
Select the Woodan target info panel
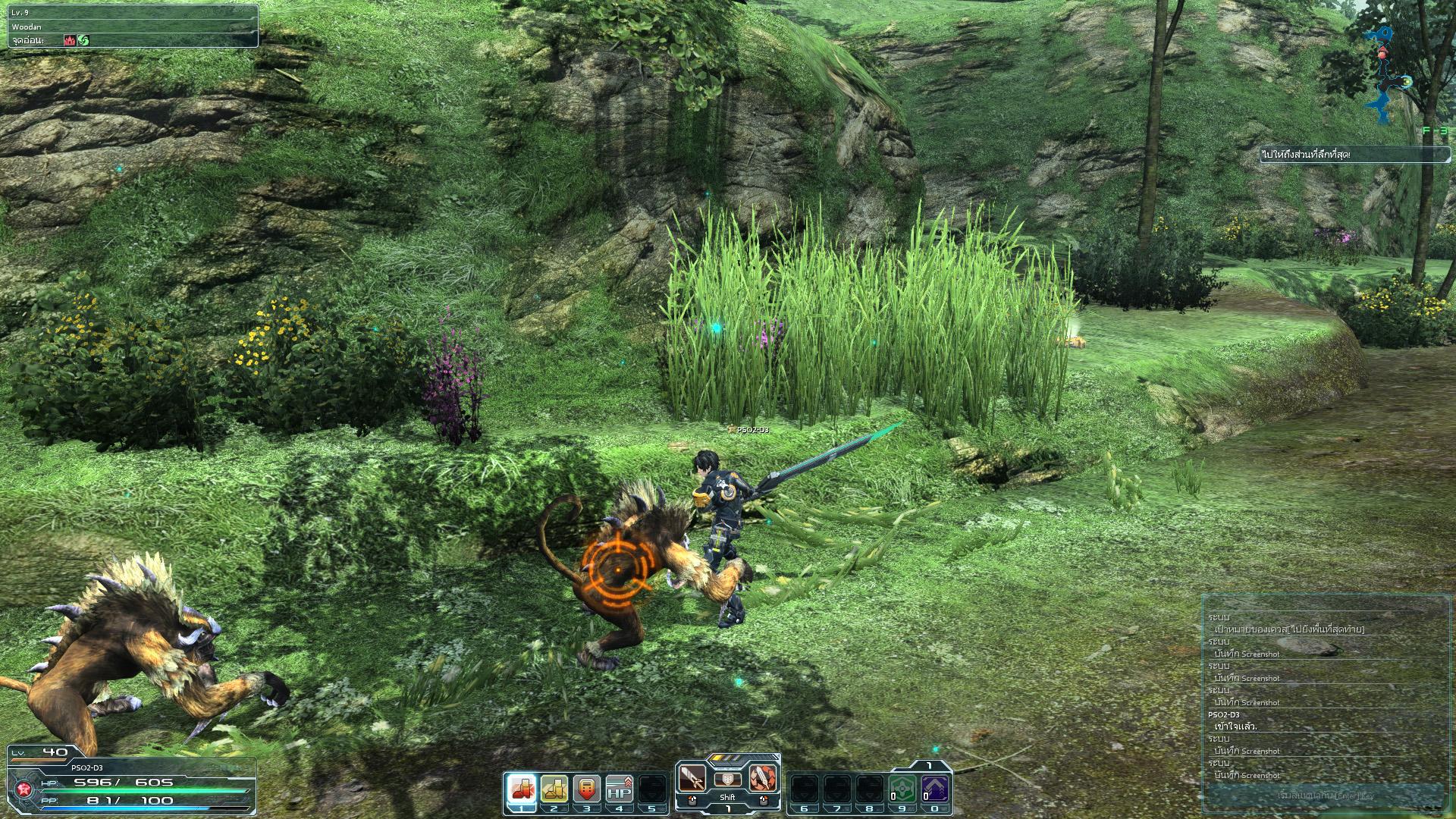(x=133, y=27)
